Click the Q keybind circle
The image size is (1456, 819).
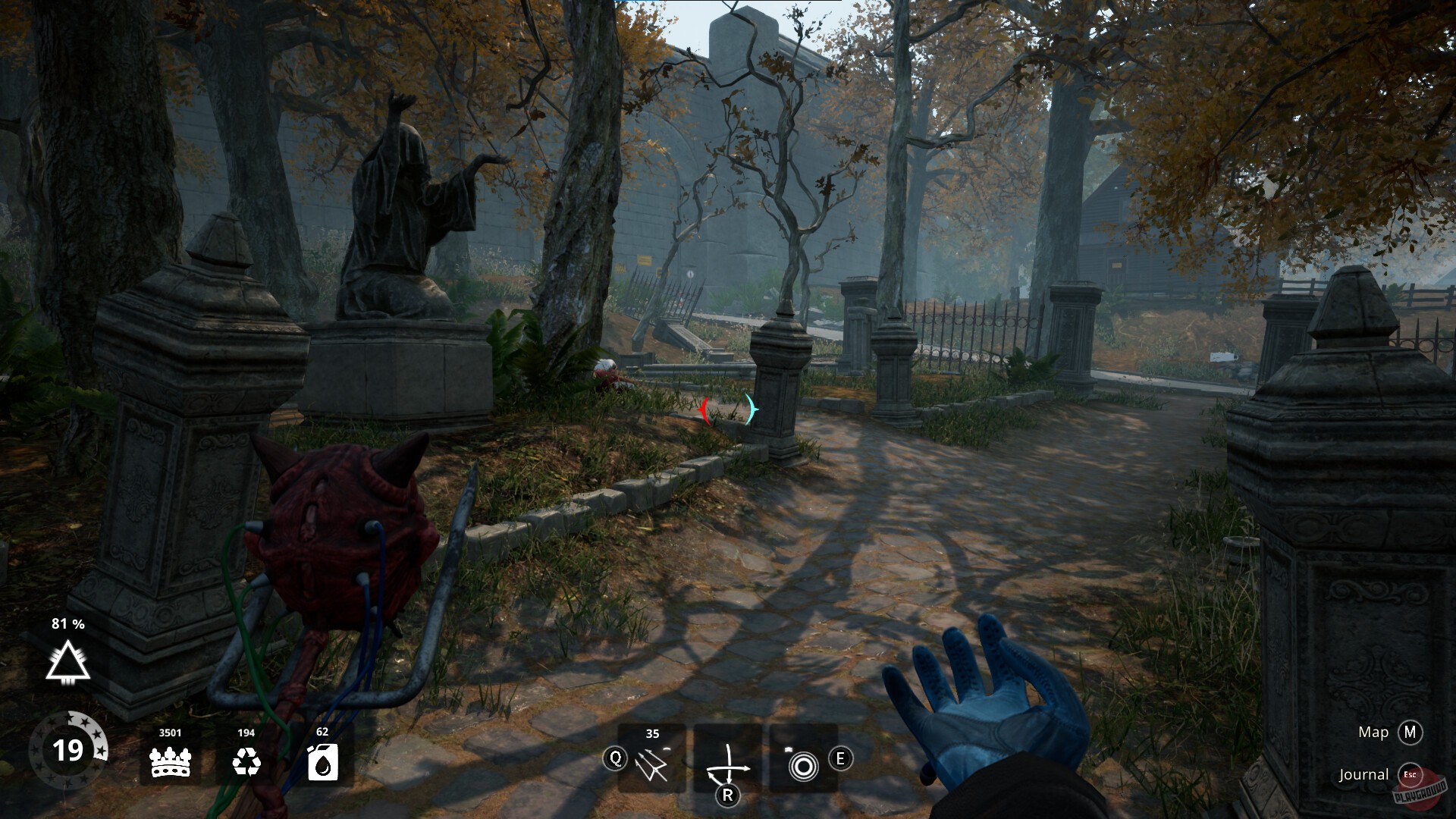(616, 757)
